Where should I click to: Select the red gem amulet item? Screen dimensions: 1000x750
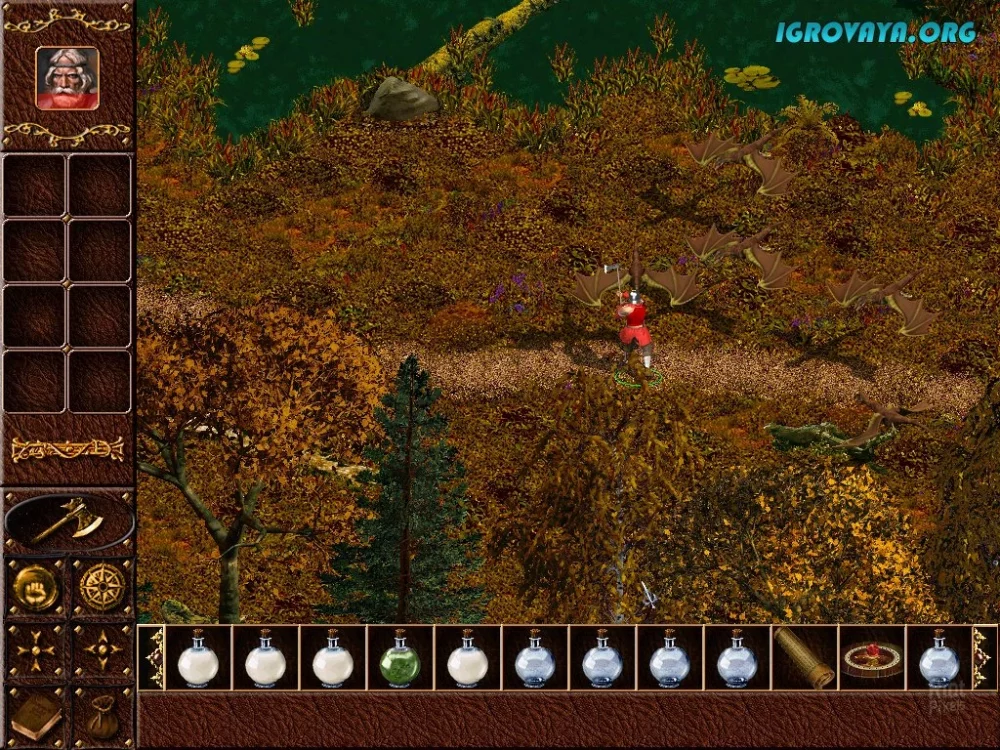tap(871, 659)
